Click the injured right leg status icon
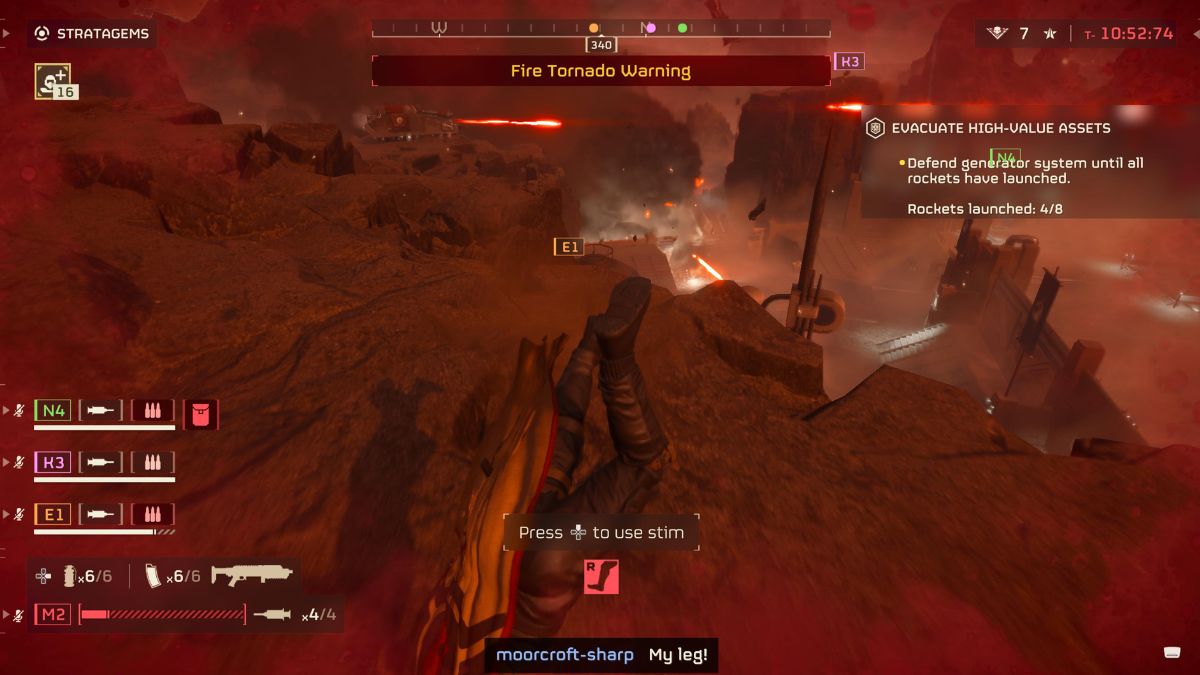 pos(601,576)
